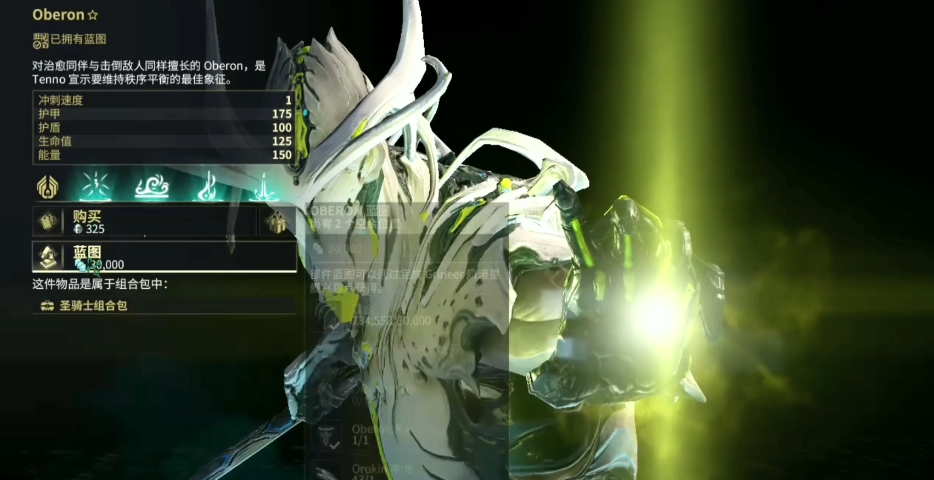This screenshot has height=480, width=934.
Task: Click the gift box icon
Action: tap(277, 222)
